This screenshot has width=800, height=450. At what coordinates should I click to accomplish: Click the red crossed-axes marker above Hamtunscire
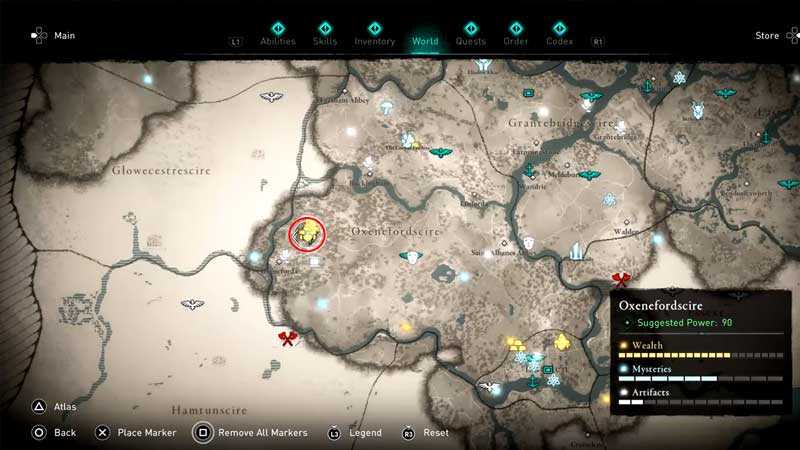coord(288,340)
